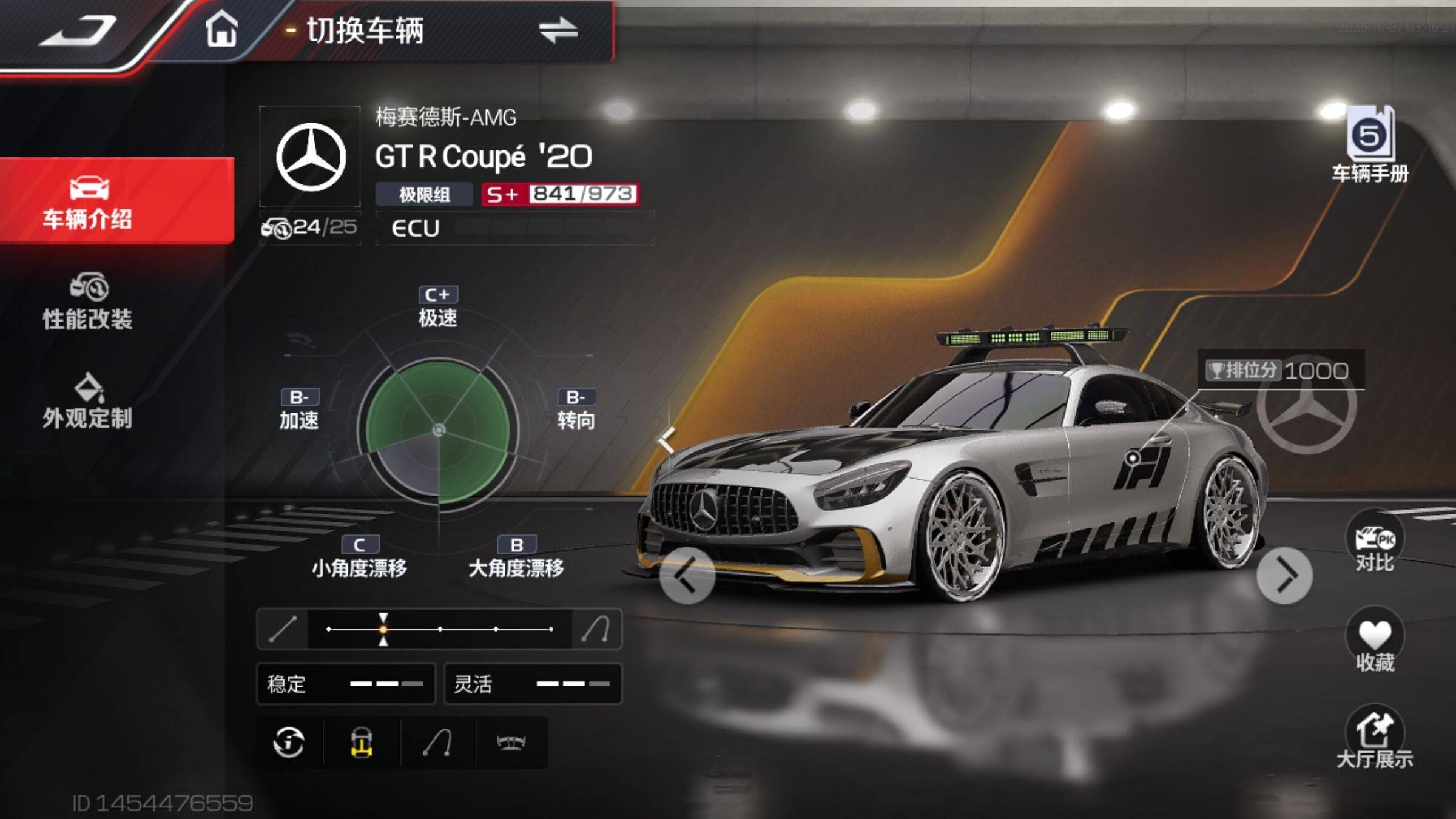Click the 排位分 1000 ranking tag

[x=1279, y=370]
